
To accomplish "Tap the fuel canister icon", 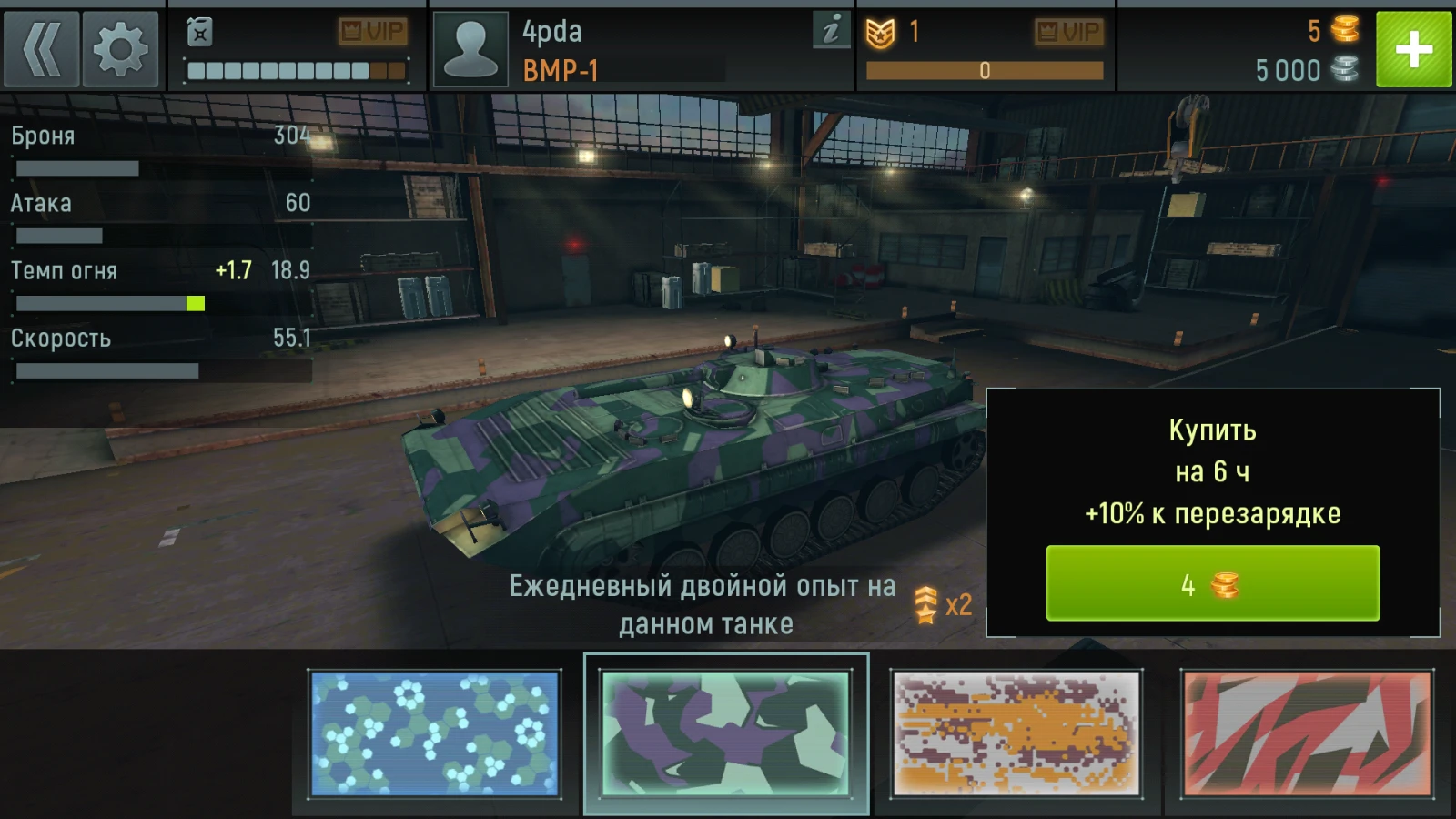I will point(199,33).
